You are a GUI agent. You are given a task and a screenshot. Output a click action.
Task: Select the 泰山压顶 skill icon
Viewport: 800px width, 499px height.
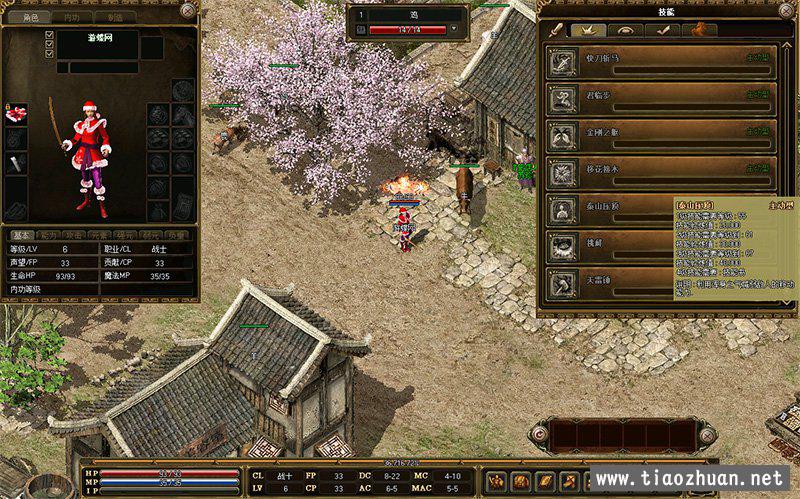tap(562, 210)
